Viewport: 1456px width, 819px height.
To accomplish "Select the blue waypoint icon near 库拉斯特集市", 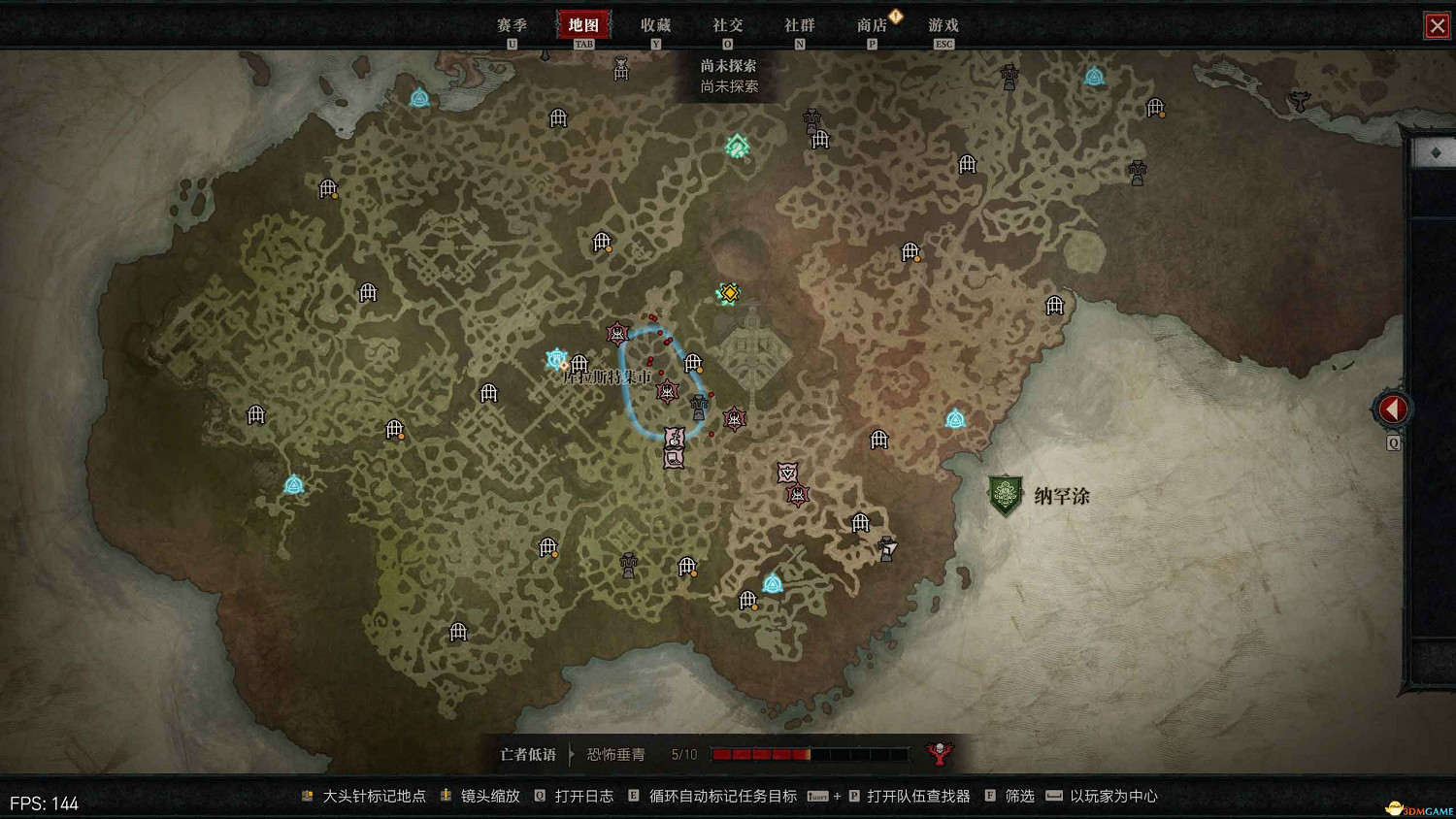I will [x=555, y=358].
